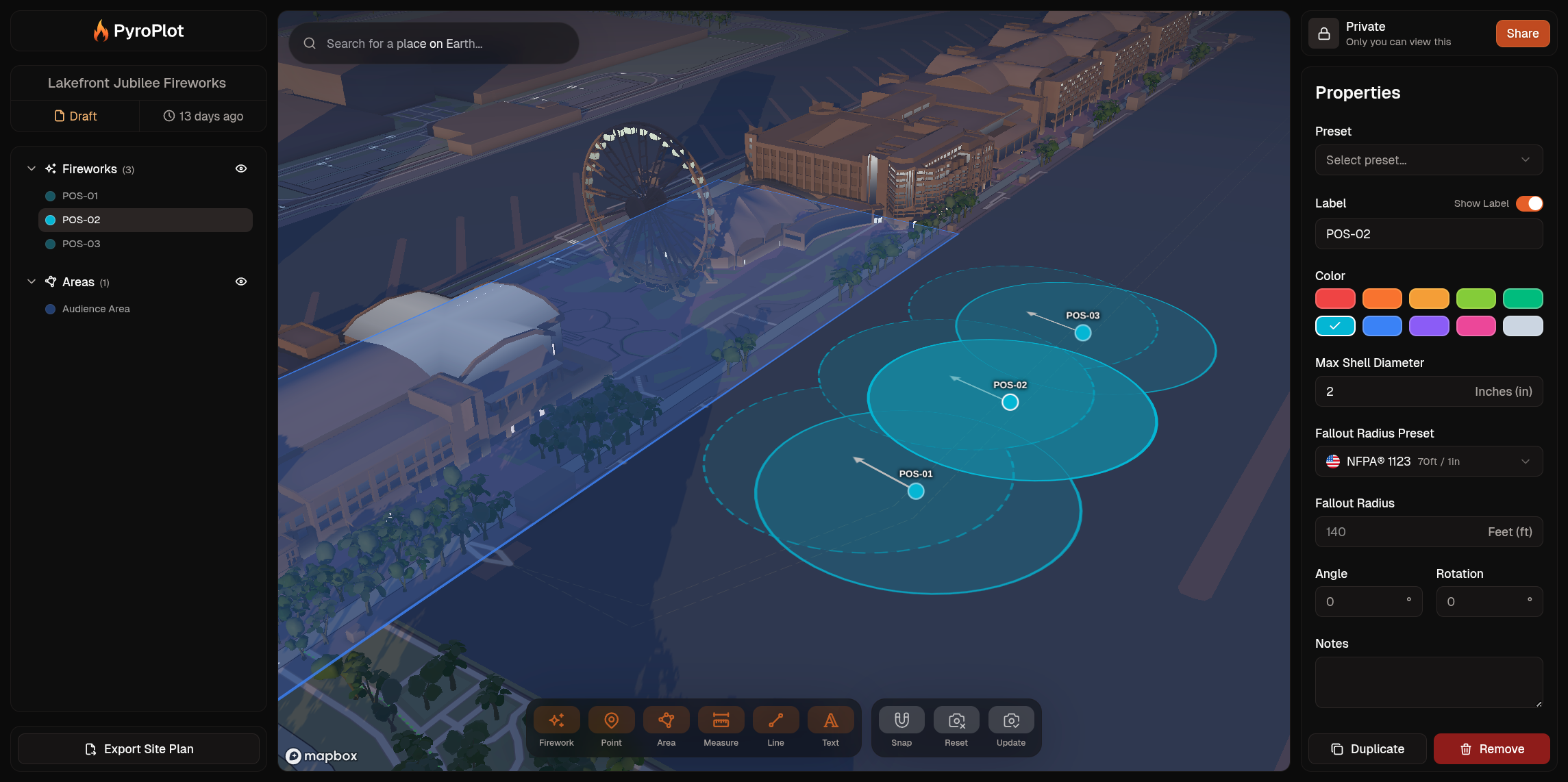Screen dimensions: 1568x782
Task: Select POS-03 in the Fireworks list
Action: (x=81, y=244)
